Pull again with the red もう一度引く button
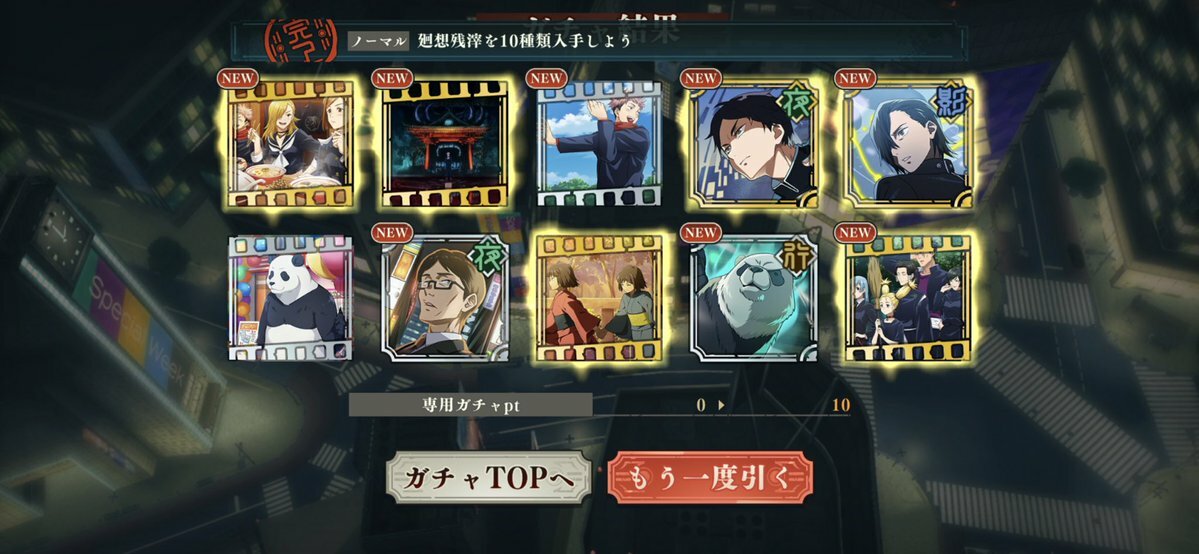 [710, 480]
